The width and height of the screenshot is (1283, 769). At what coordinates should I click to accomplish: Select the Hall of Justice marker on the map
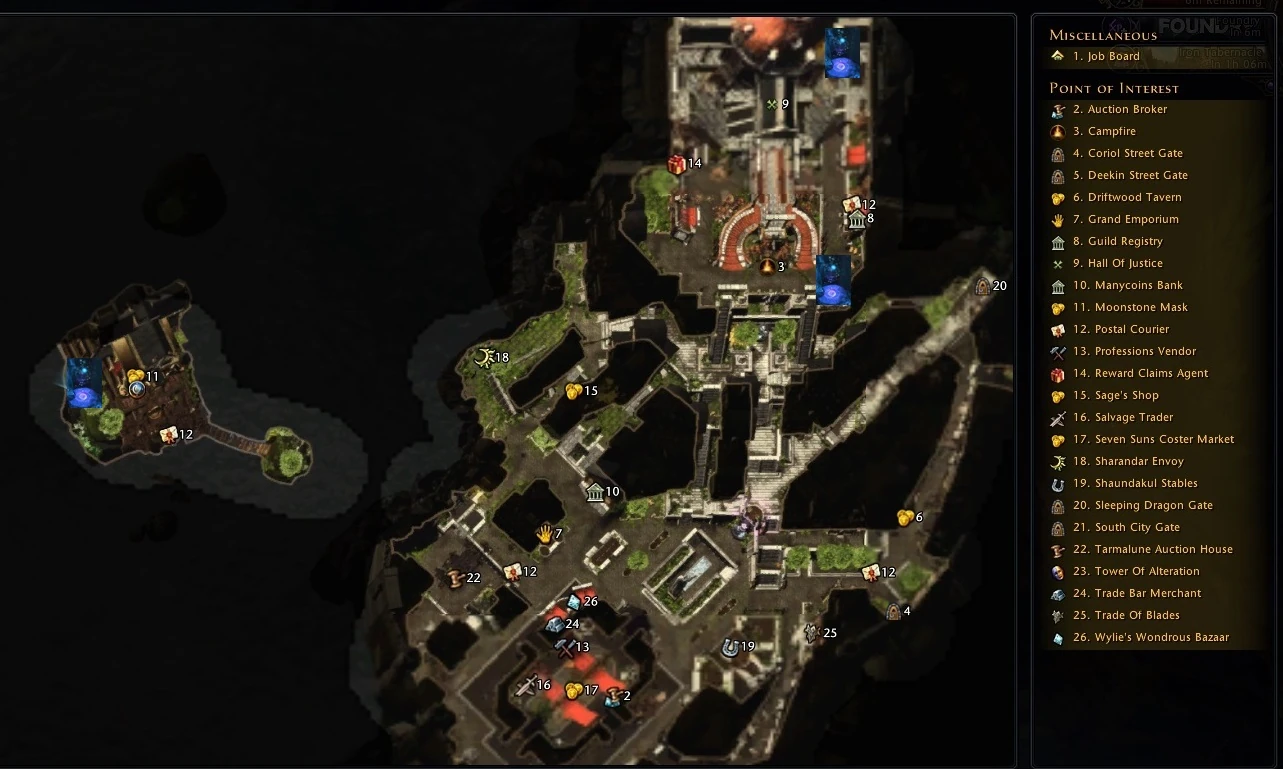(773, 103)
